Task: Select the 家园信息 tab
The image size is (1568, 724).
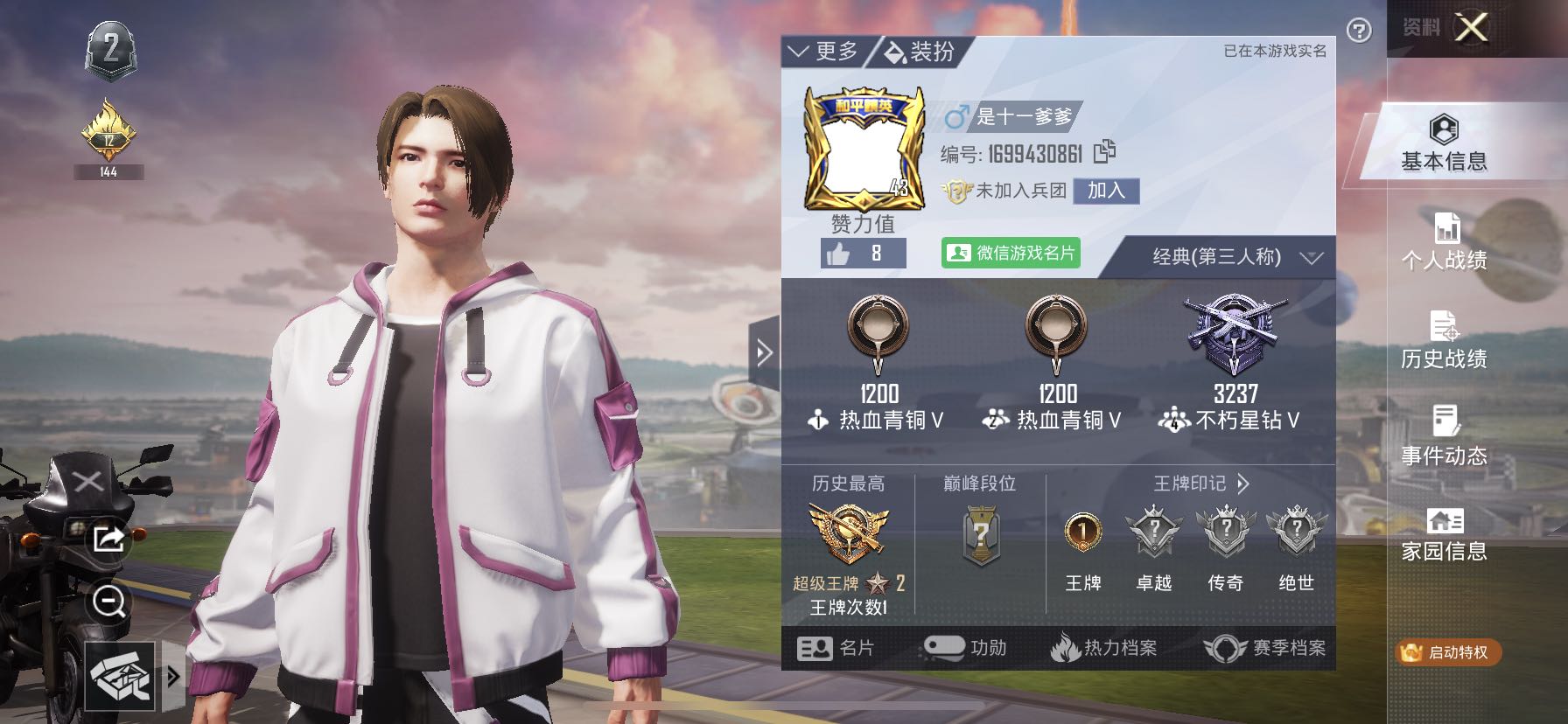Action: pyautogui.click(x=1444, y=534)
